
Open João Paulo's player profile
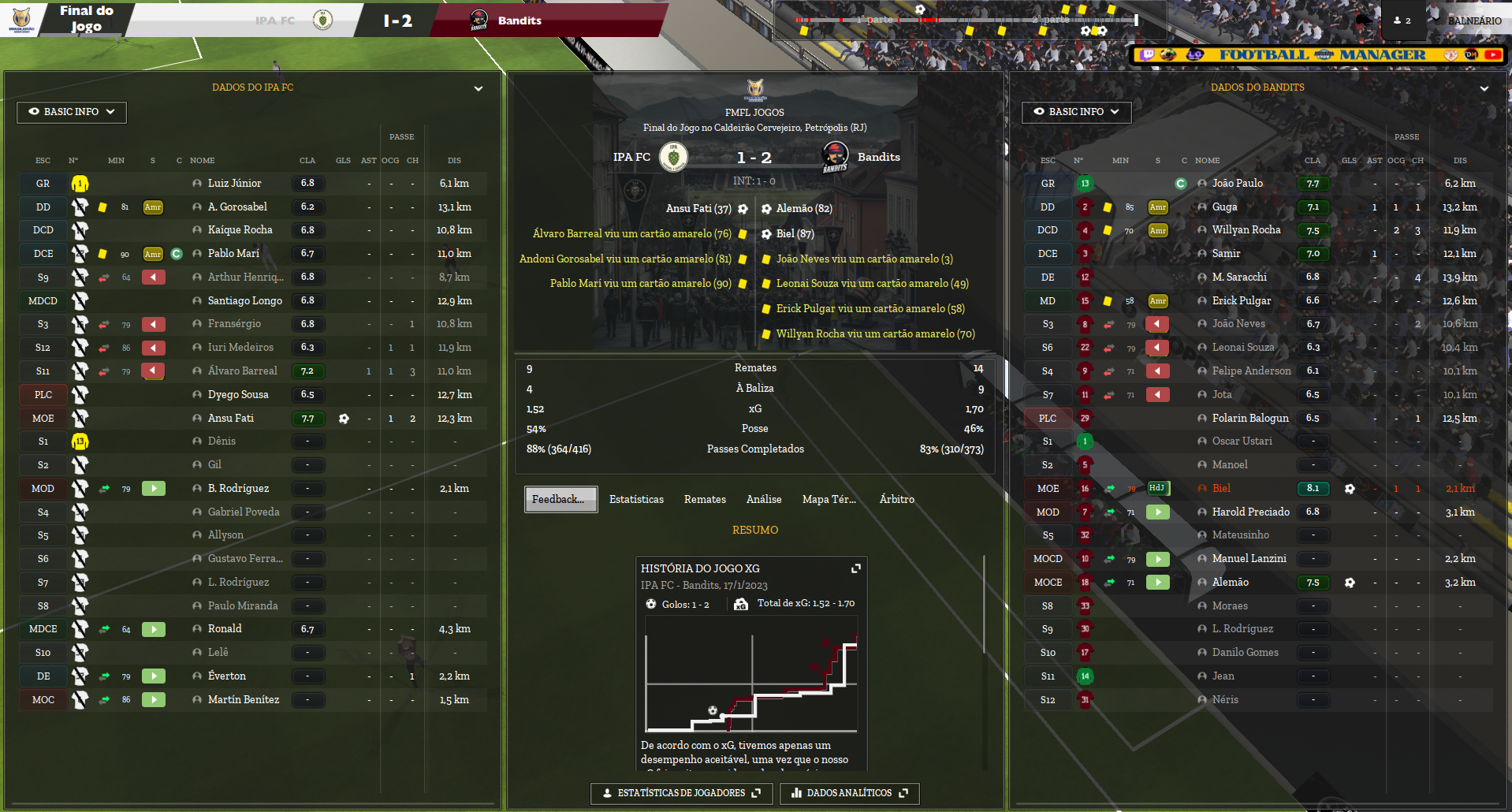(1237, 184)
